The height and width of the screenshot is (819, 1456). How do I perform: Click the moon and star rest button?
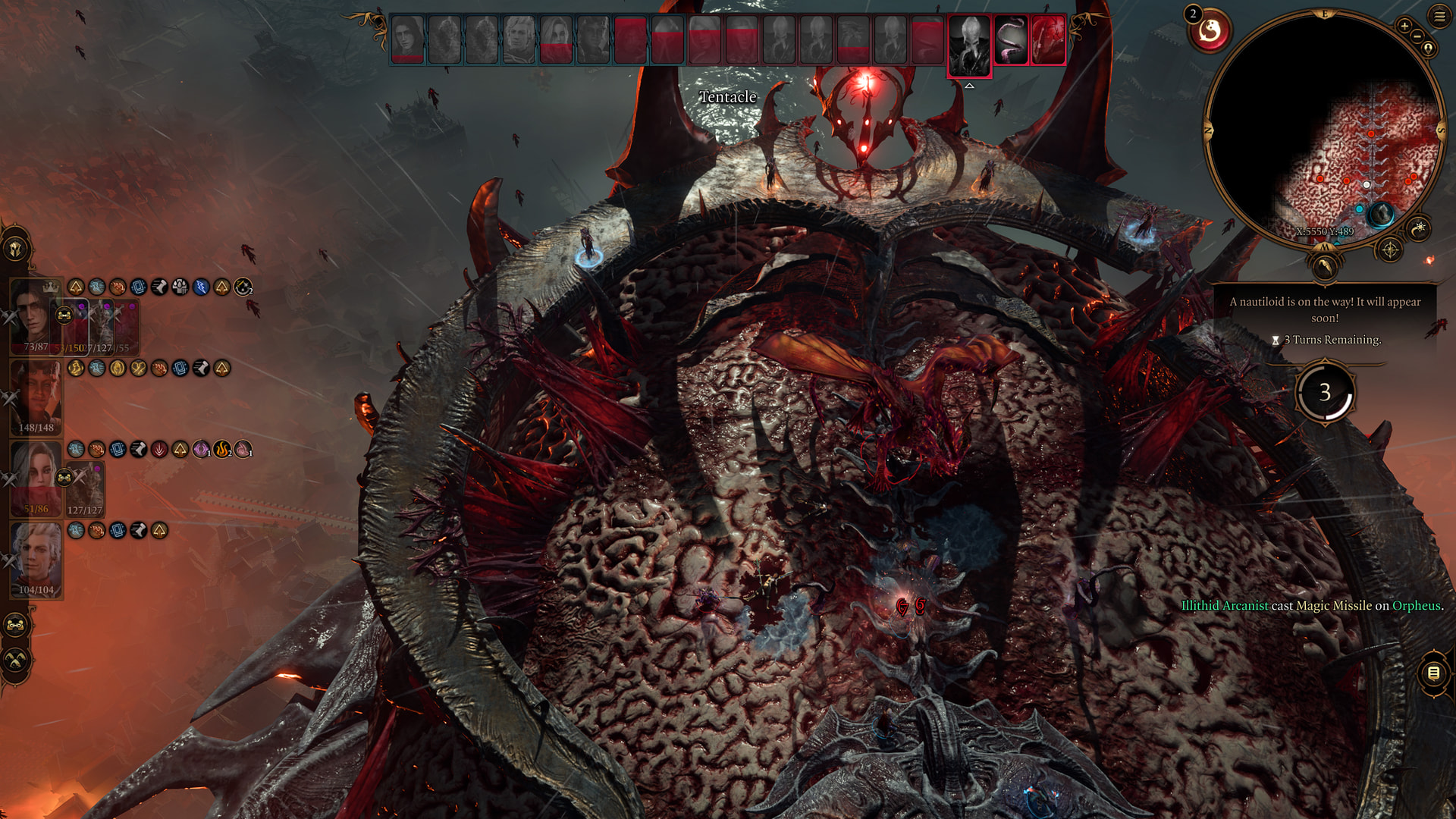click(x=1418, y=227)
